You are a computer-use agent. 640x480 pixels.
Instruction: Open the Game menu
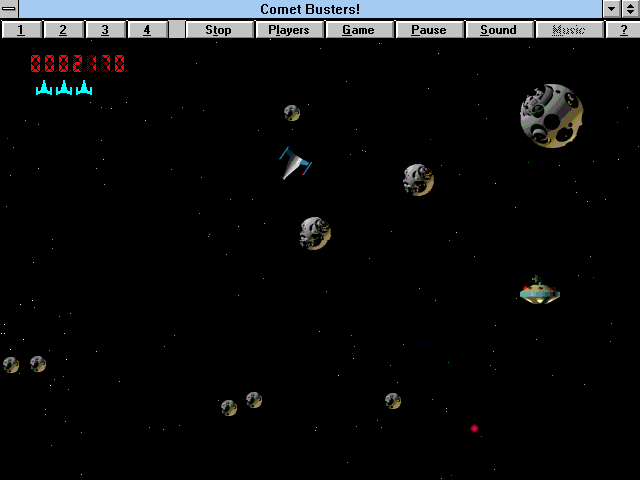point(359,30)
